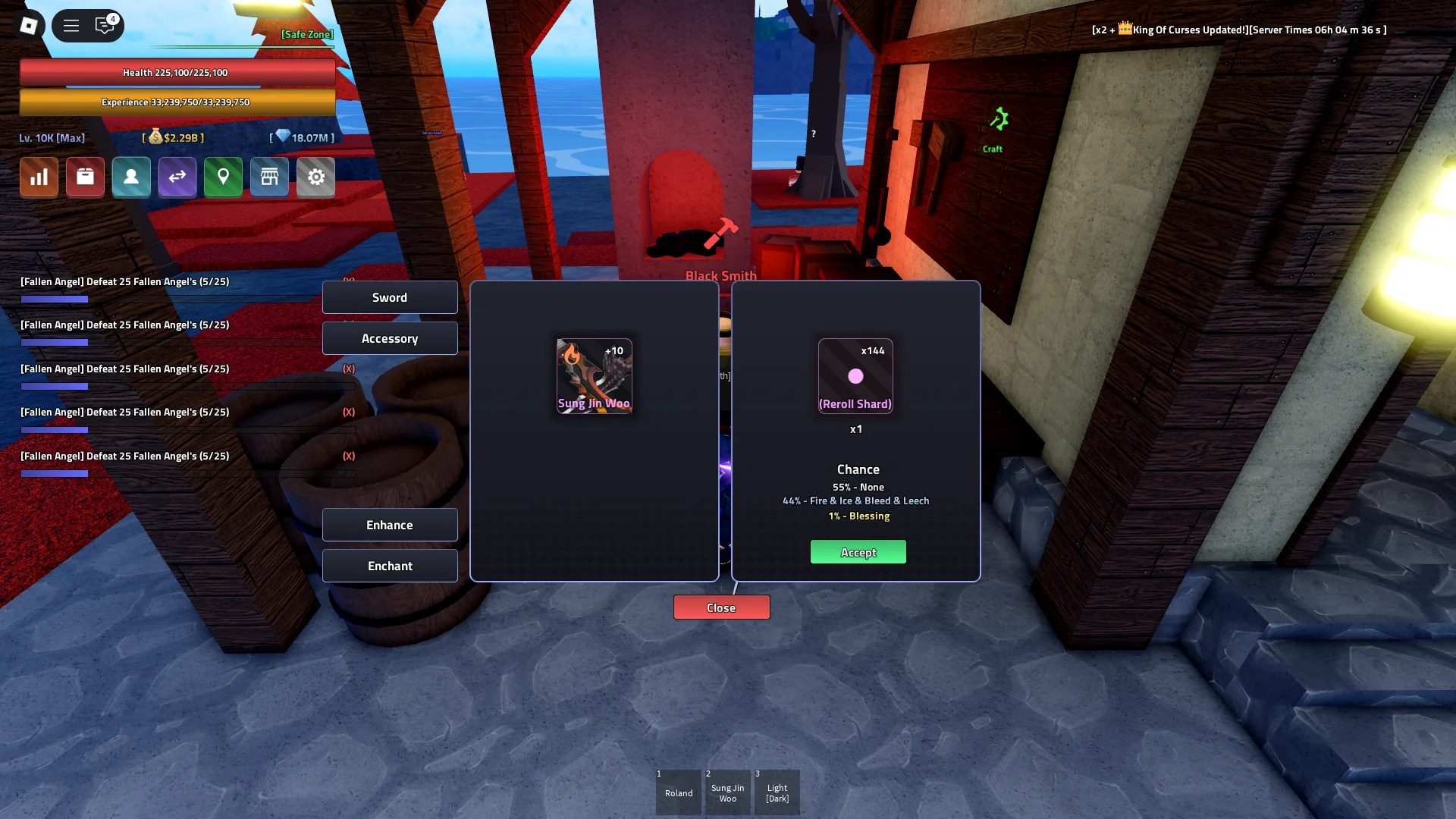Open the shop storefront icon
The width and height of the screenshot is (1456, 819).
pyautogui.click(x=269, y=177)
